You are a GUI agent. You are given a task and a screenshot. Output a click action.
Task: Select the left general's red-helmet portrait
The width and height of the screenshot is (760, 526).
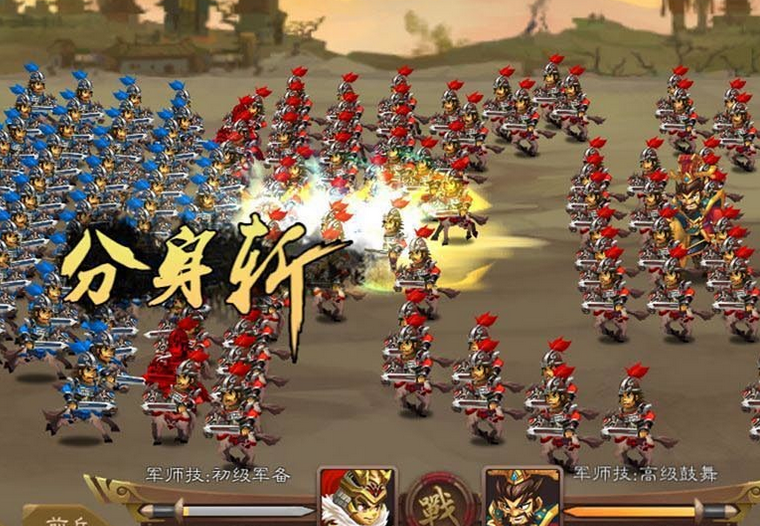(x=357, y=498)
